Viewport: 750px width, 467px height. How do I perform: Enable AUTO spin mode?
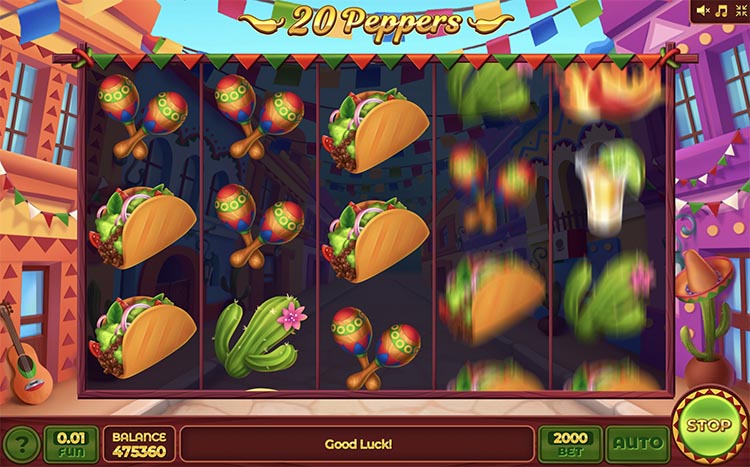coord(637,443)
